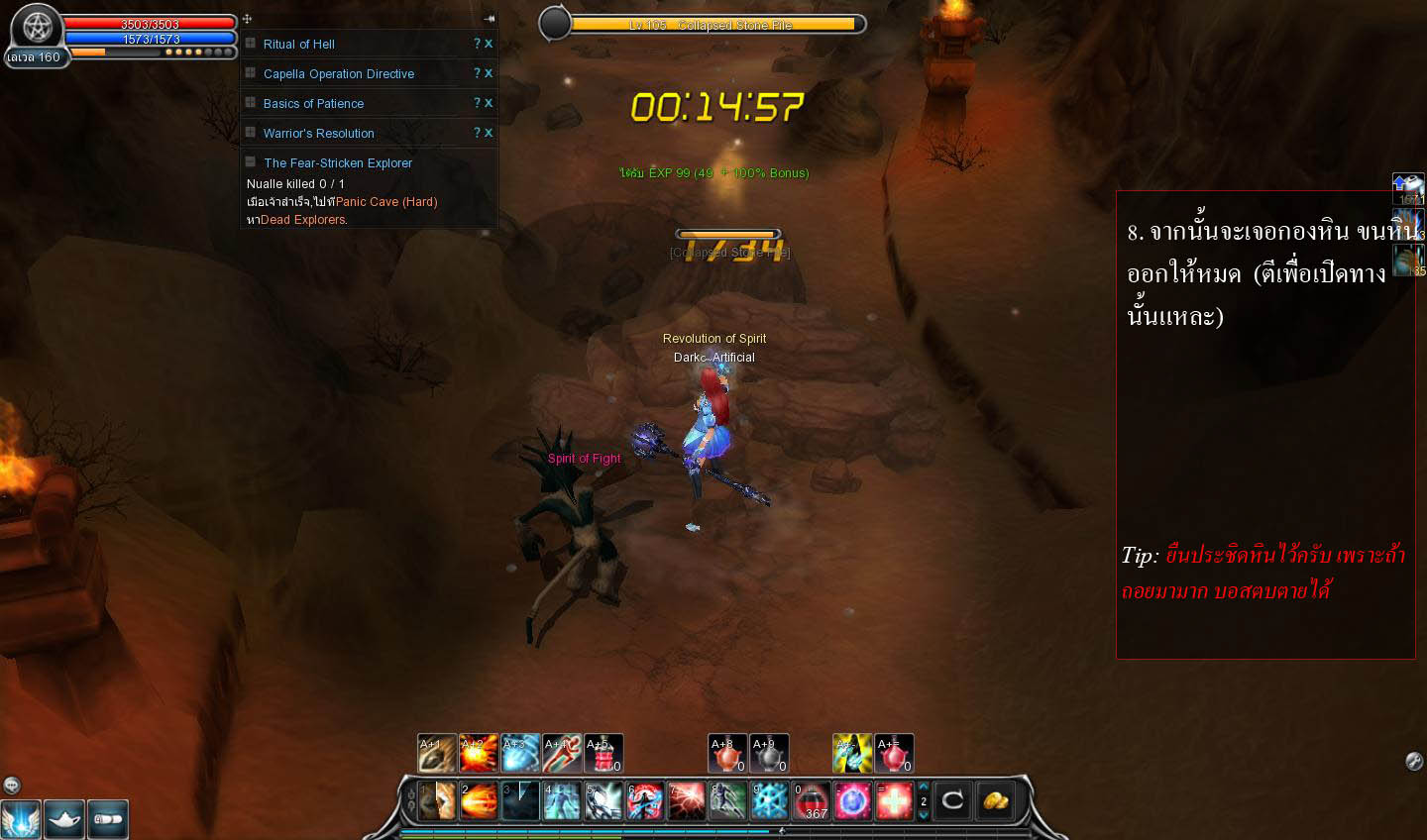1427x840 pixels.
Task: Cast the fire skill in hotbar slot 2
Action: 479,800
